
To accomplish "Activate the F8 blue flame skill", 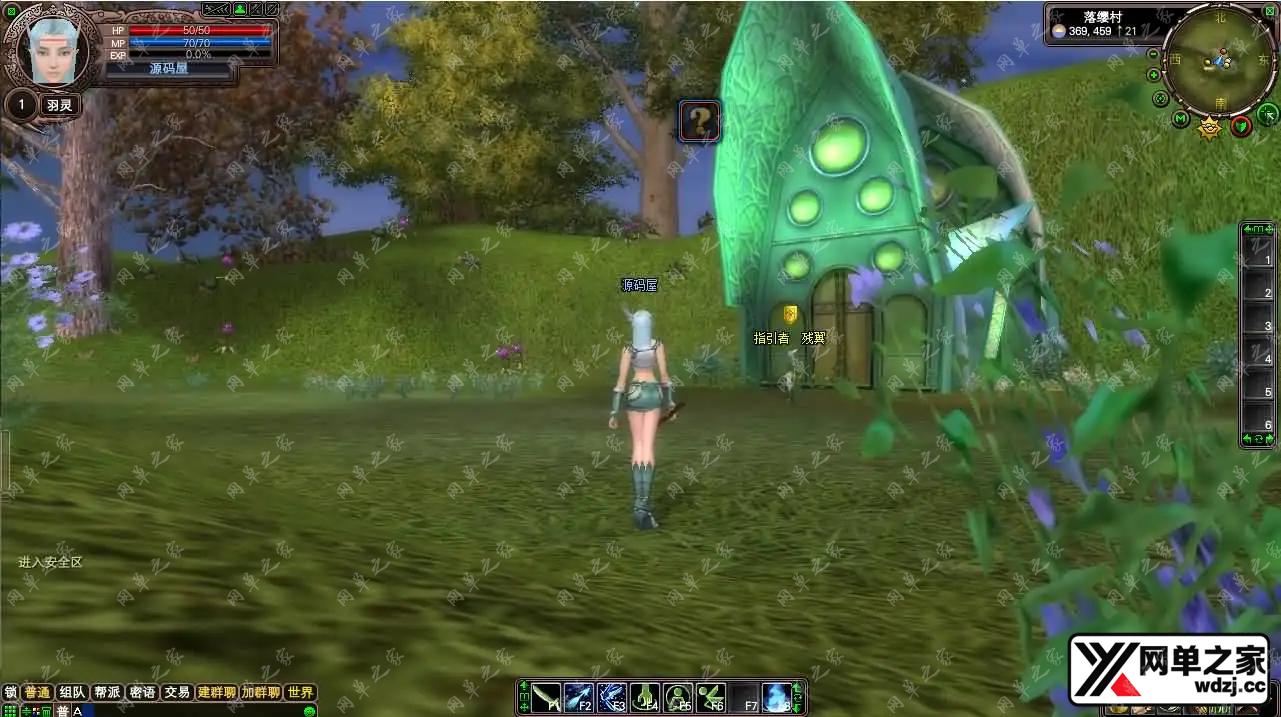I will pos(777,697).
